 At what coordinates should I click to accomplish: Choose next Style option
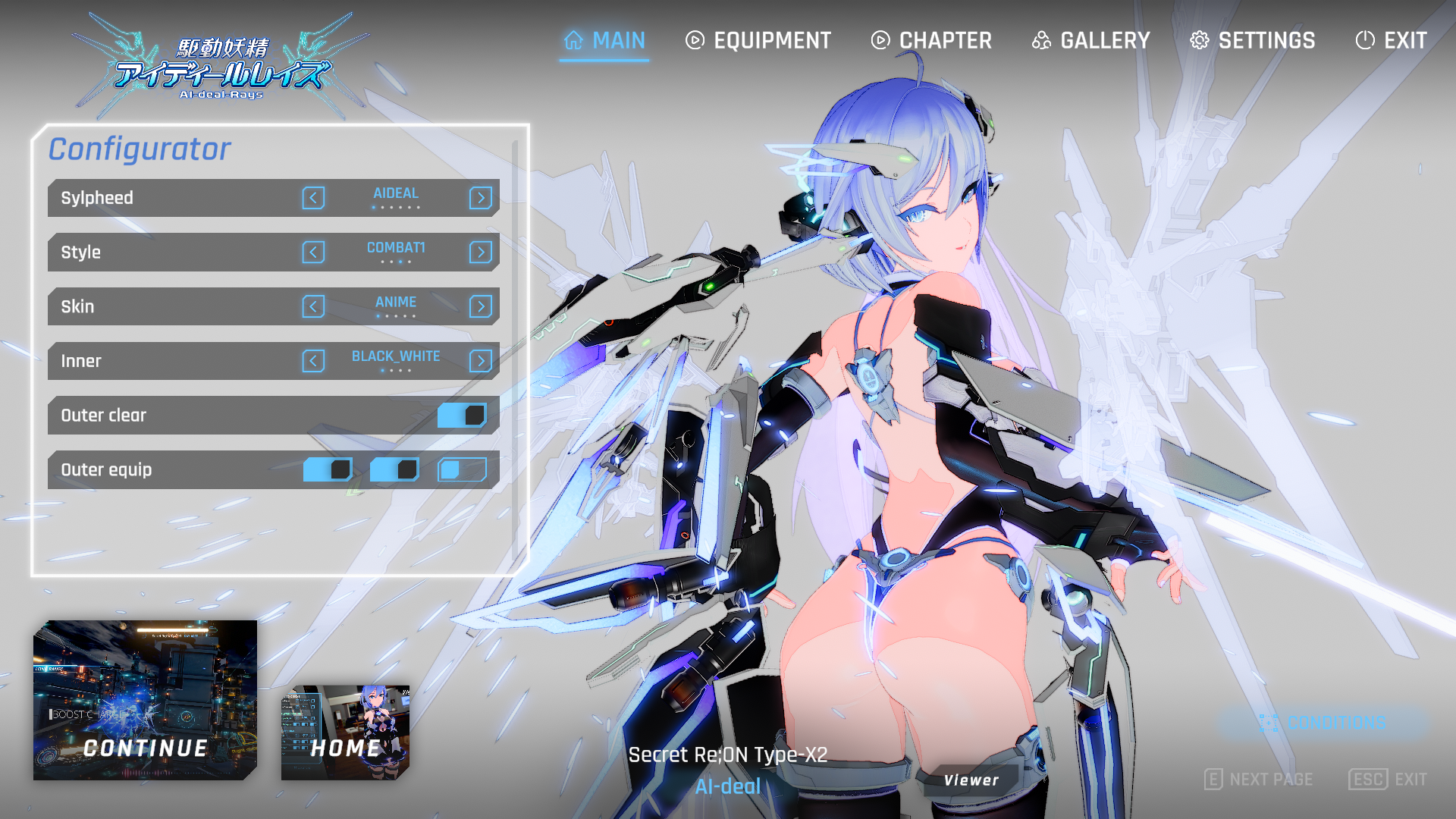click(x=481, y=253)
